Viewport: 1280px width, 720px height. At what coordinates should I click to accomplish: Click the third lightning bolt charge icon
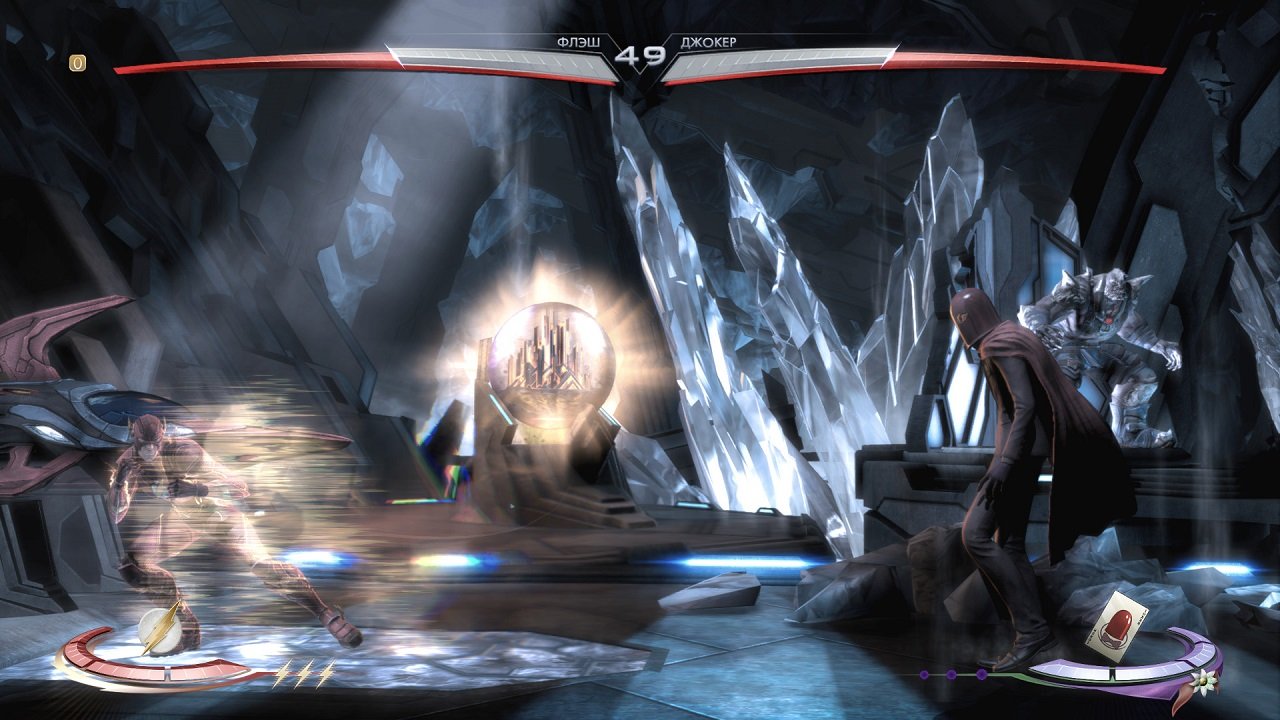point(329,672)
